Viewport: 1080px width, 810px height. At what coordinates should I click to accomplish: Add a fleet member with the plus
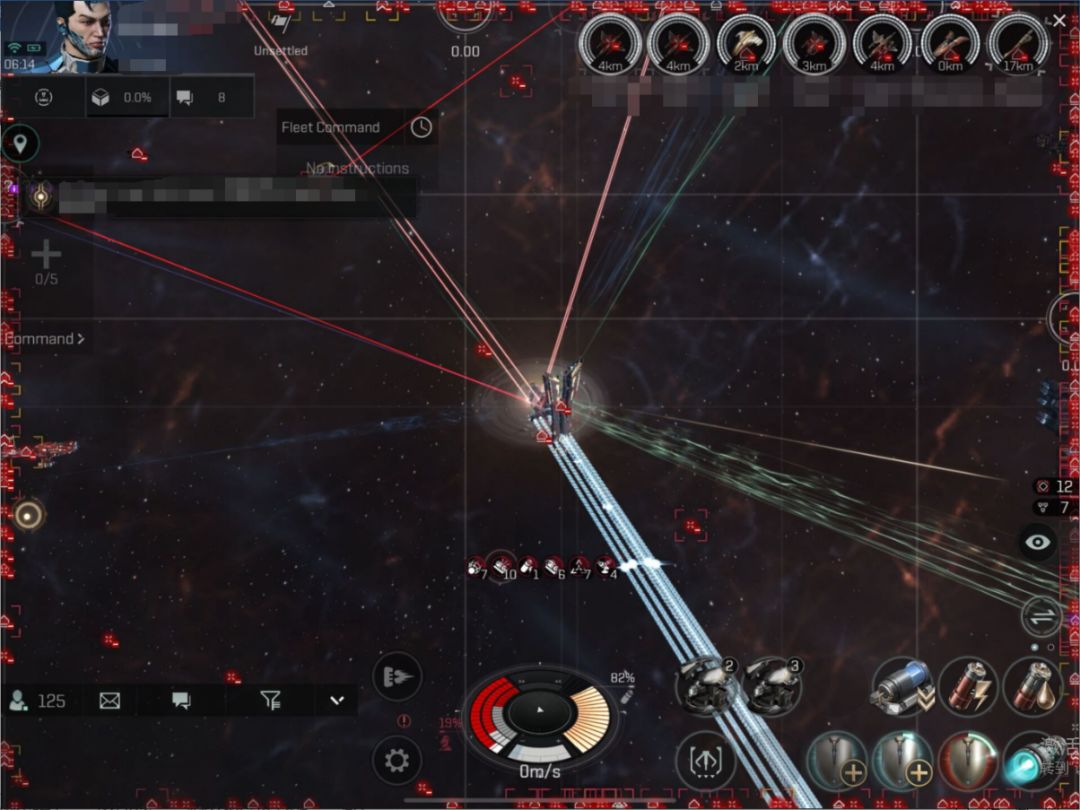(x=46, y=256)
